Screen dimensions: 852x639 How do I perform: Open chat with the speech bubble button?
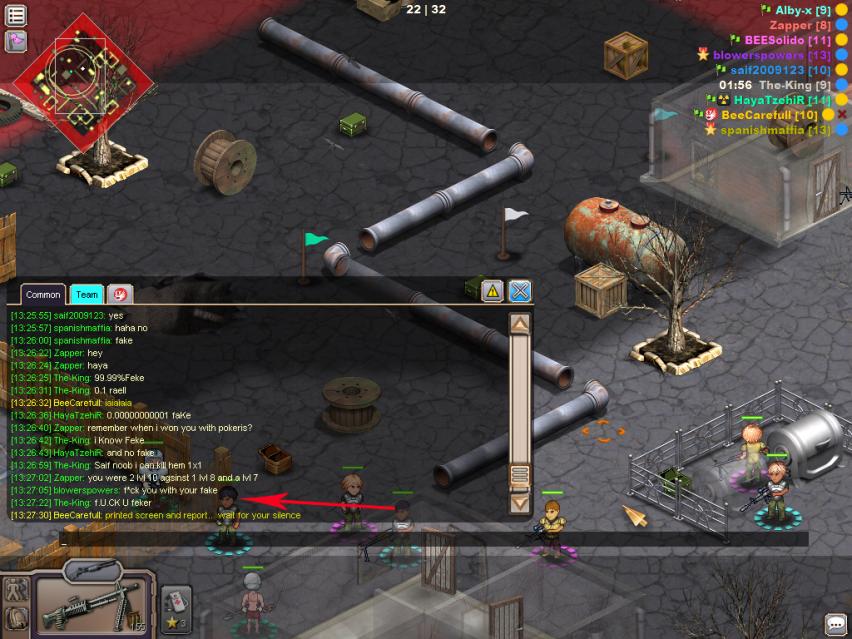[835, 624]
